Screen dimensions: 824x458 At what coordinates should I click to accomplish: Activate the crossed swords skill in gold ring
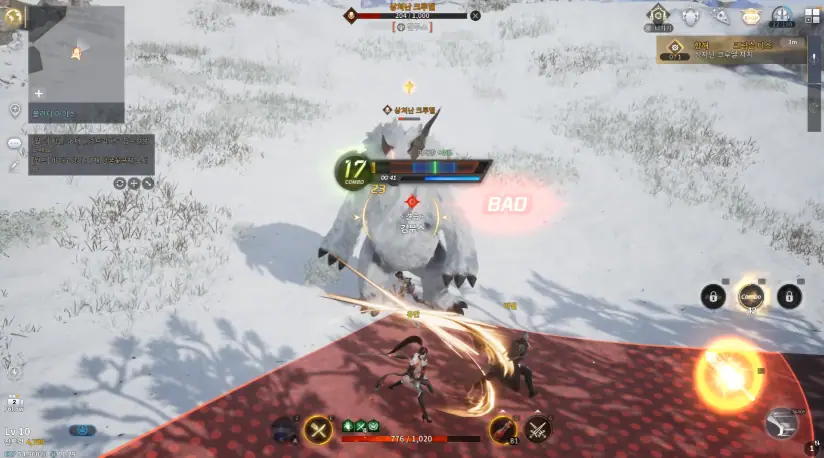coord(318,429)
